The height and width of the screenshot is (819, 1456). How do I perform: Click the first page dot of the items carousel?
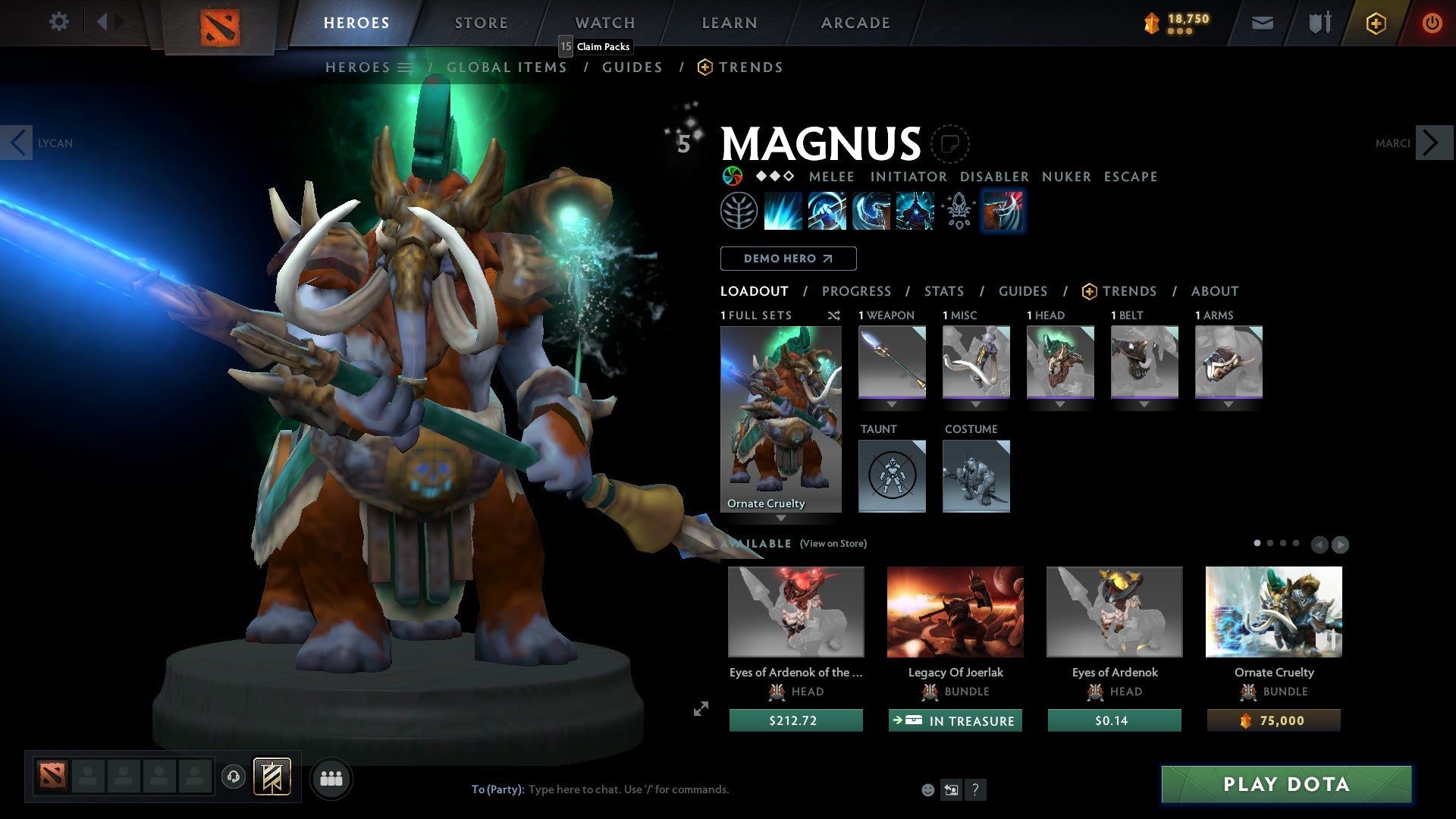pyautogui.click(x=1258, y=544)
